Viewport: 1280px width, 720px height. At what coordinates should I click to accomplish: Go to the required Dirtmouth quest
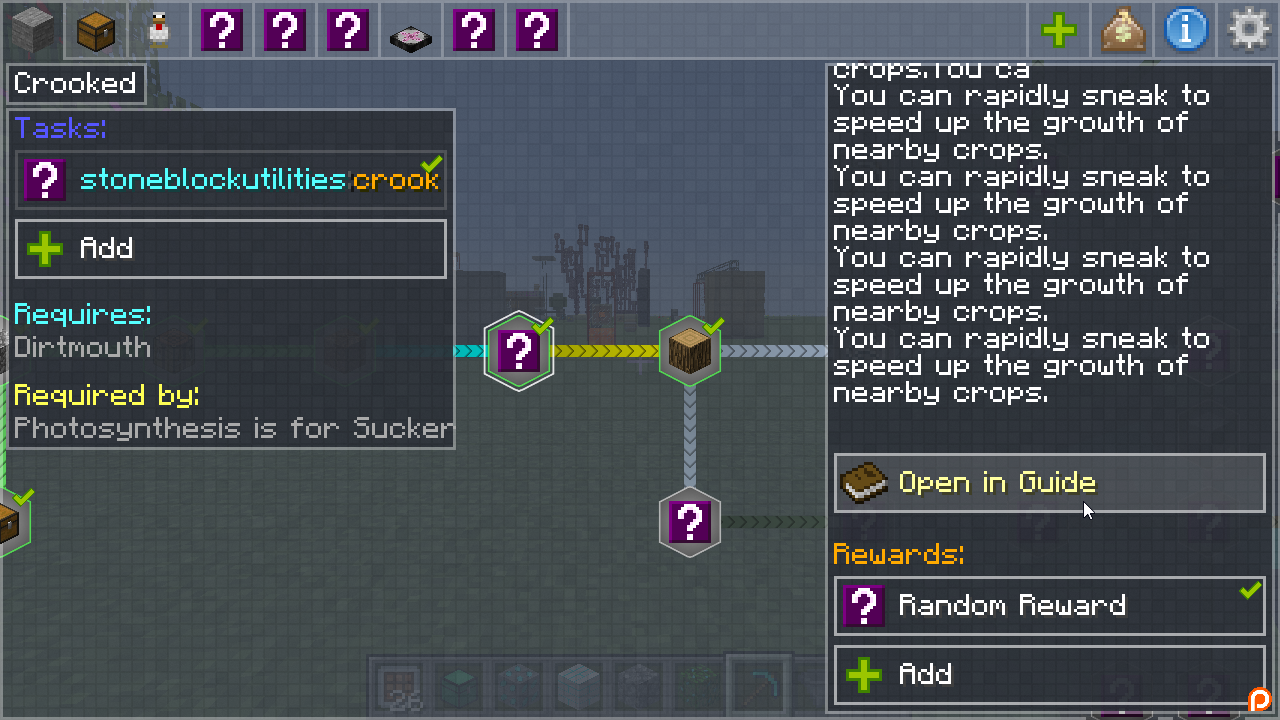tap(83, 348)
